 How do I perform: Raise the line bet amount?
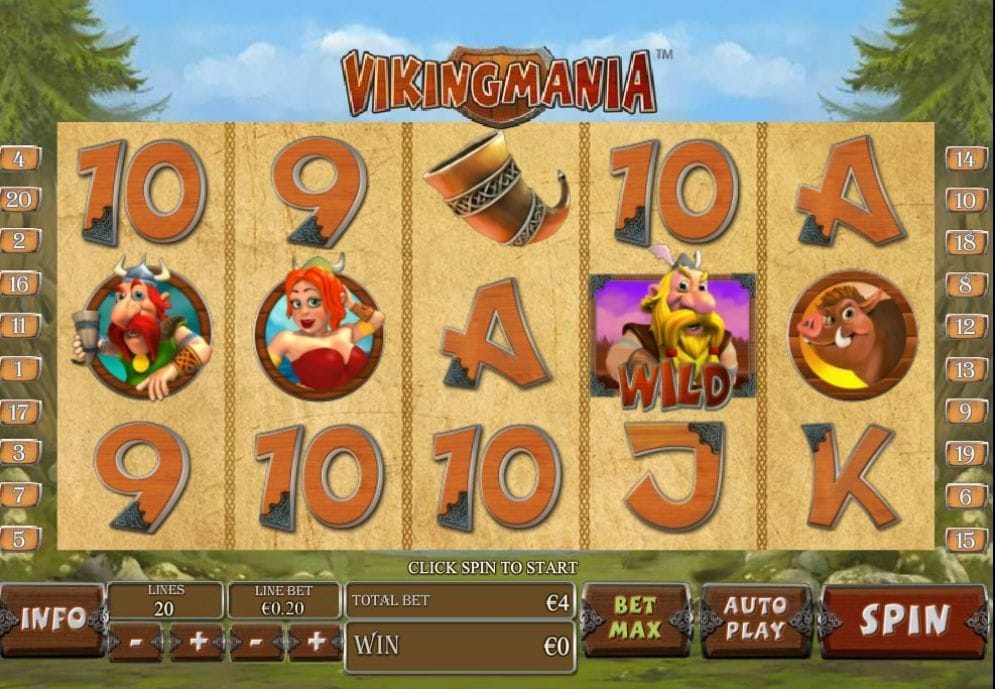316,643
